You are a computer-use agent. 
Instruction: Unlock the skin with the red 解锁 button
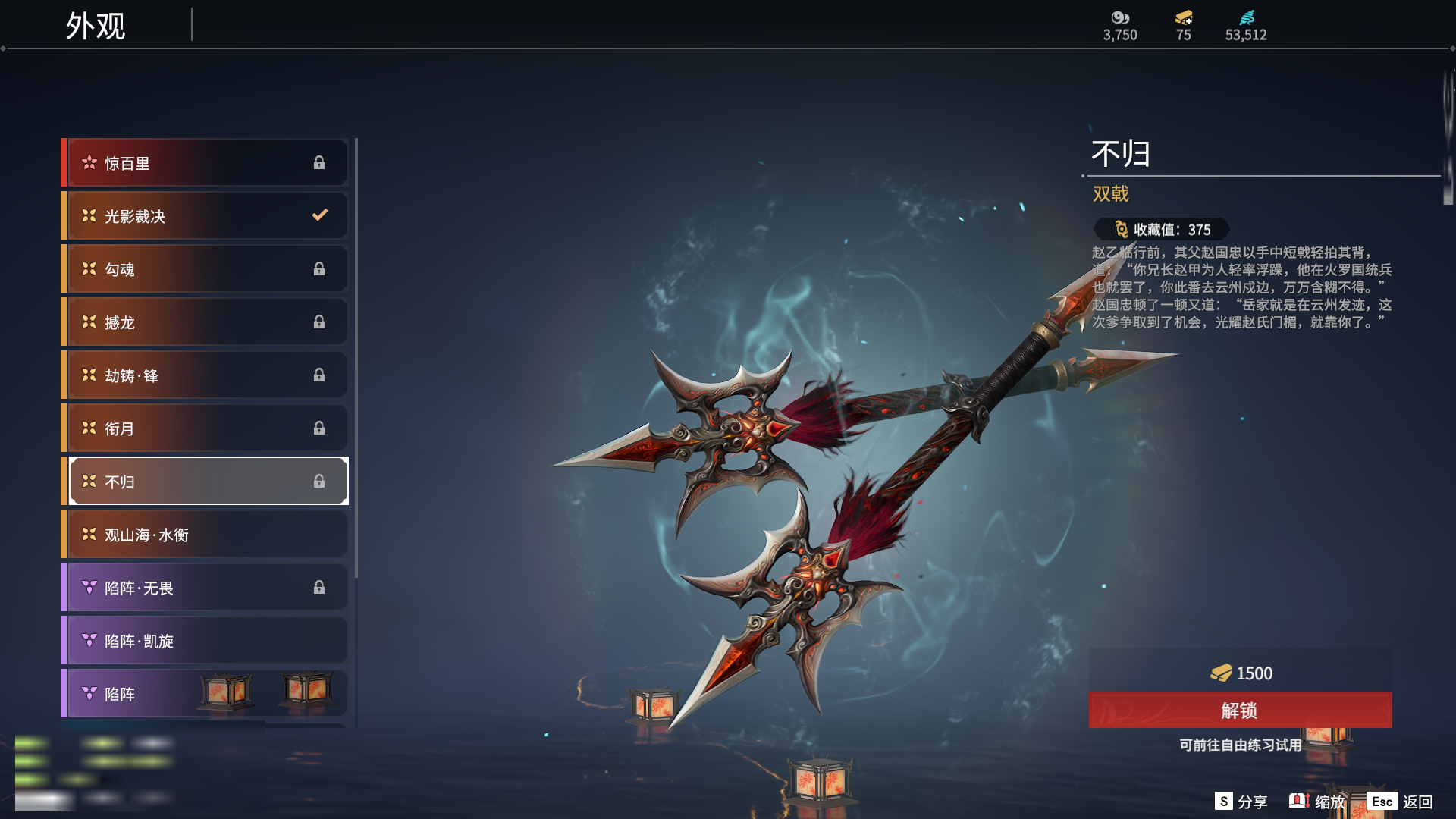click(x=1240, y=711)
